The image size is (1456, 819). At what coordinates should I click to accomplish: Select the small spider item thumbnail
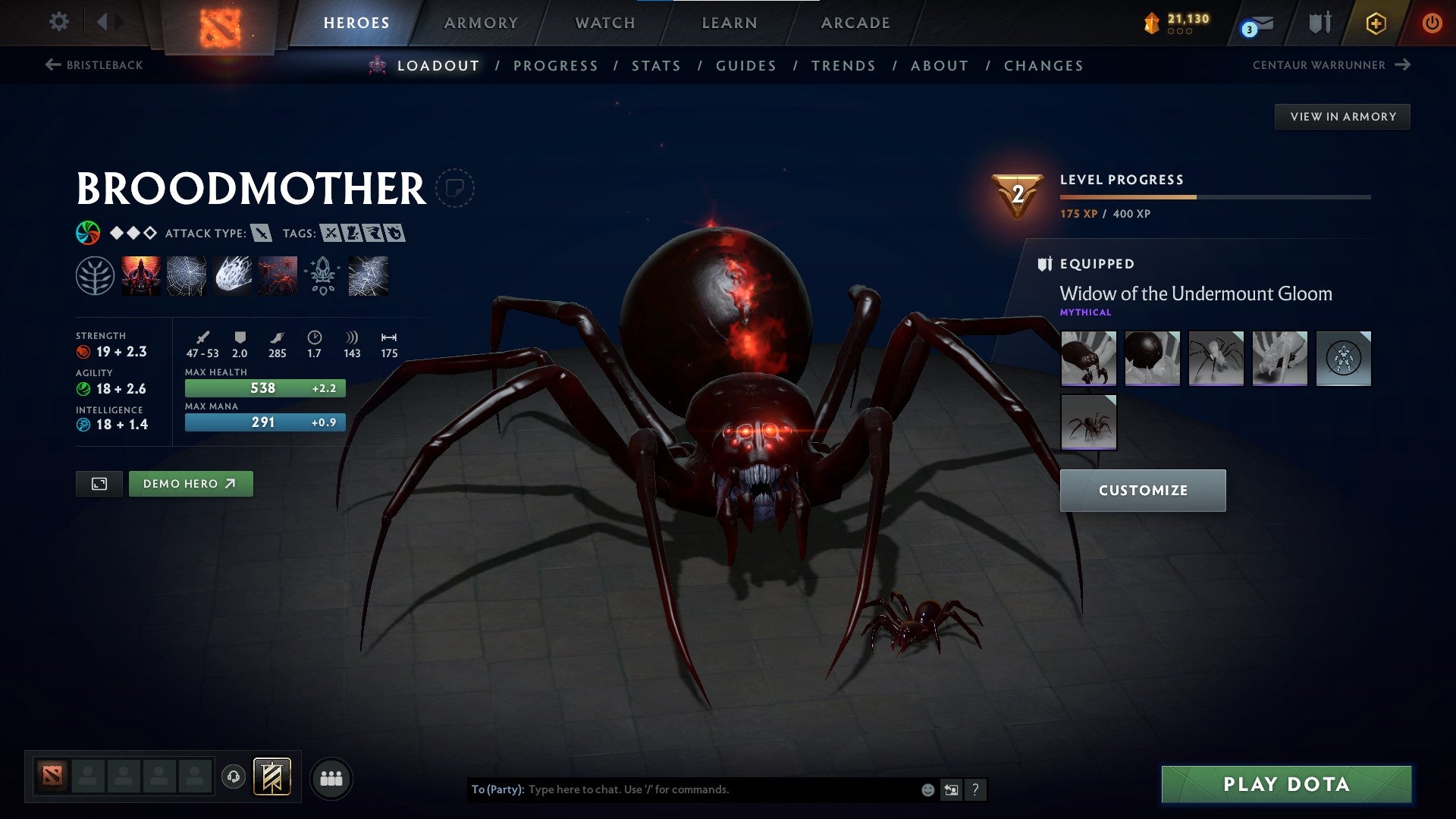coord(1087,422)
